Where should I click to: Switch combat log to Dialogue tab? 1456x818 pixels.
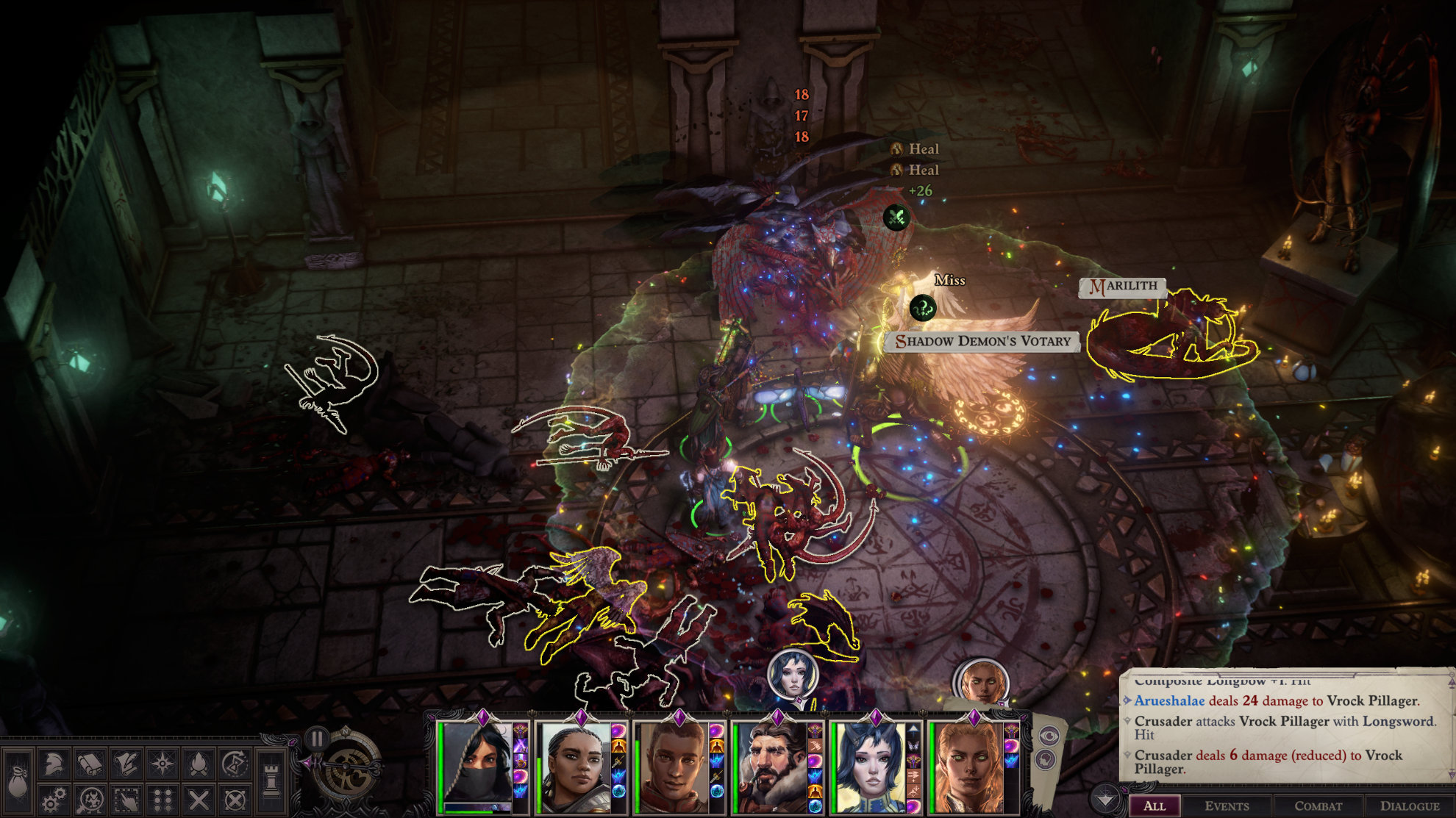(1409, 806)
